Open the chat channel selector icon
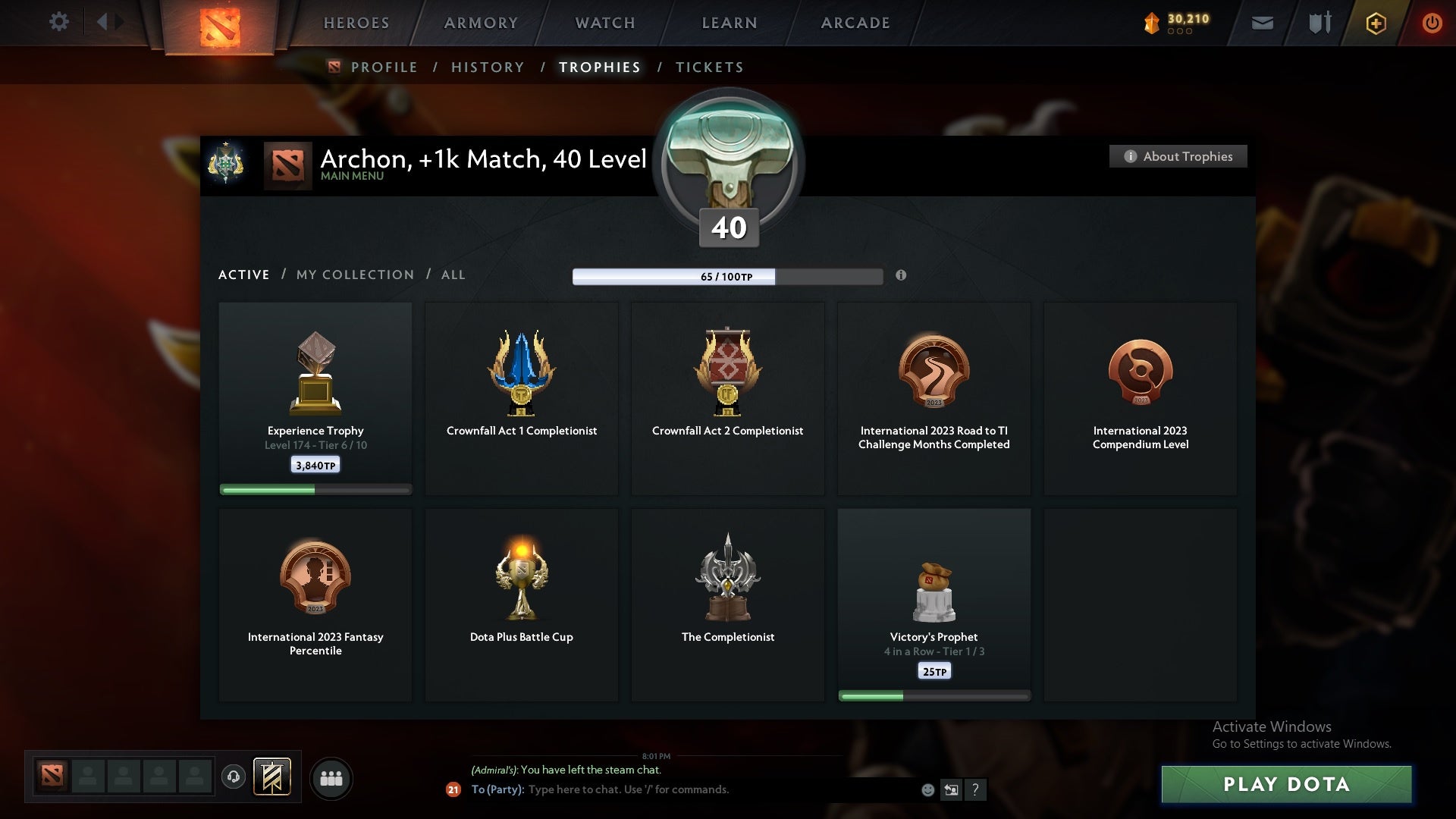The width and height of the screenshot is (1456, 819). point(952,789)
